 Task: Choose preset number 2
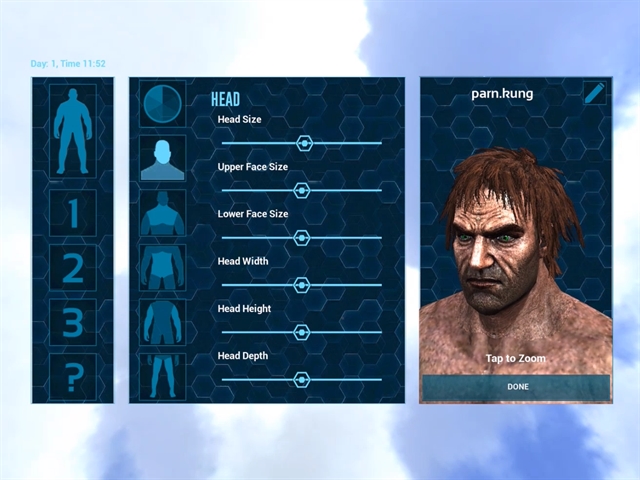73,269
